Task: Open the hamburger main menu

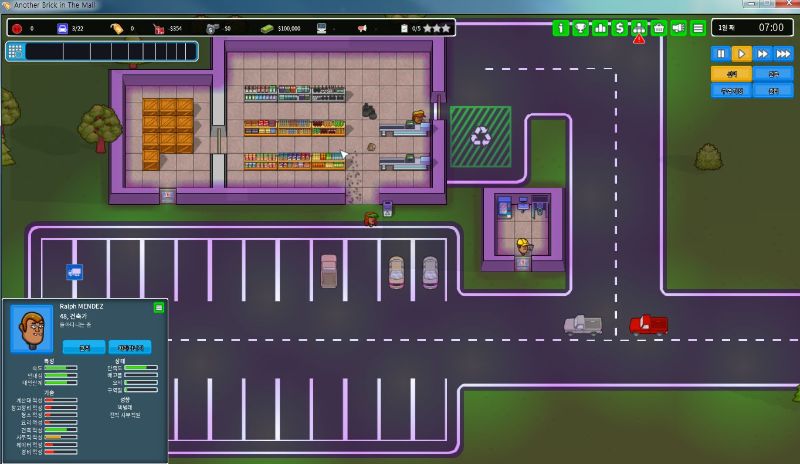Action: click(x=698, y=28)
